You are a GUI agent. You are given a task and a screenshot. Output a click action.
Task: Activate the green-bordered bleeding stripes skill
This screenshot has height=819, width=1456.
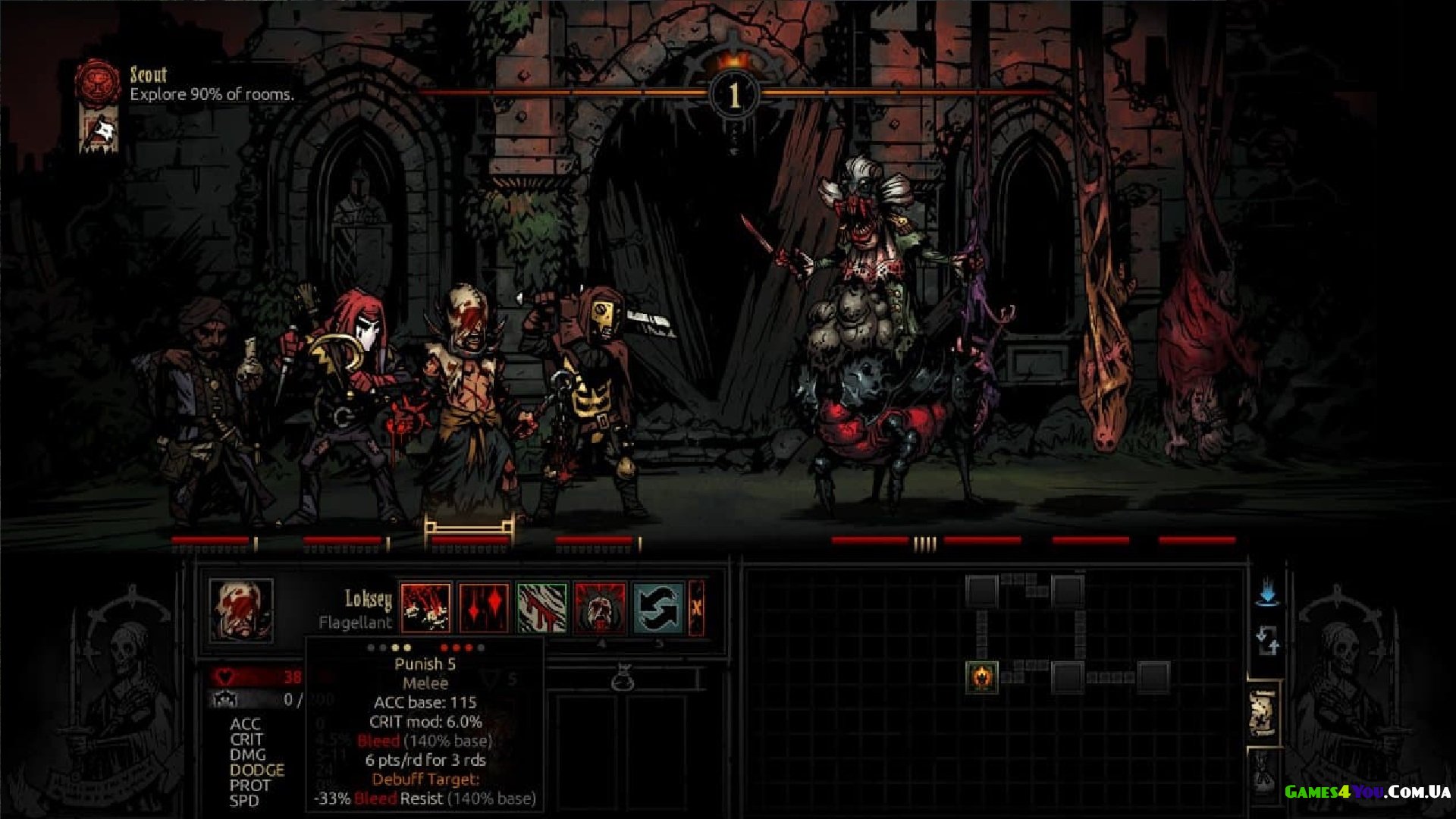click(541, 607)
